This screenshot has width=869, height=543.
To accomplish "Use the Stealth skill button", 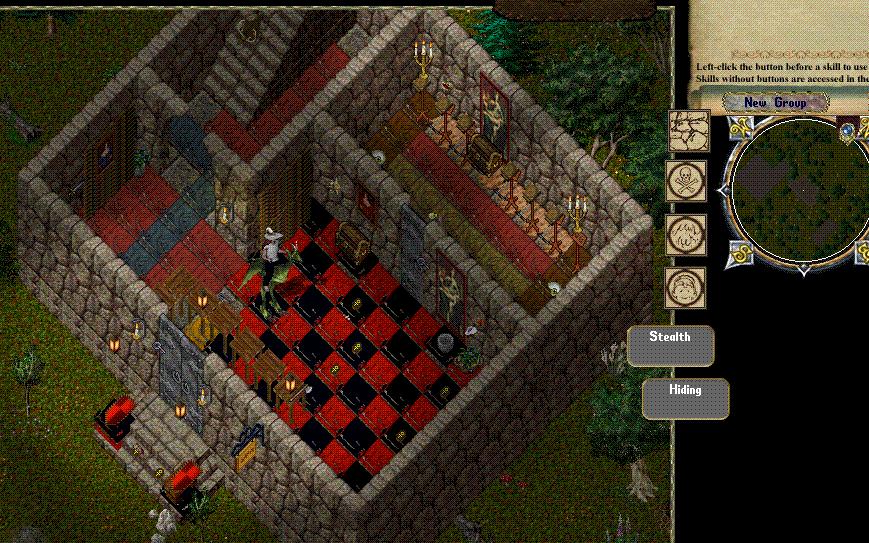I will (670, 345).
